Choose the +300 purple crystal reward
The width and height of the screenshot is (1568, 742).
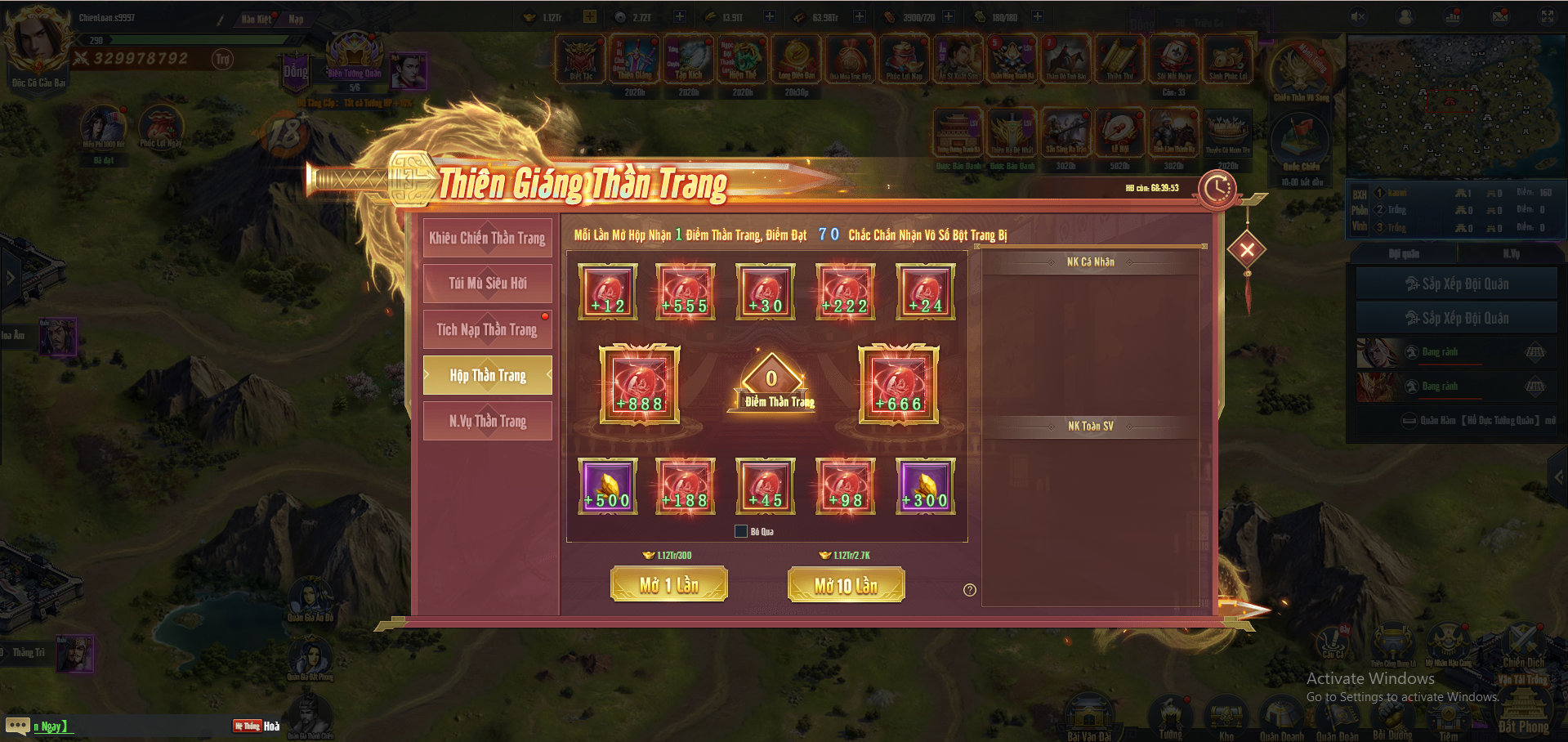coord(925,486)
